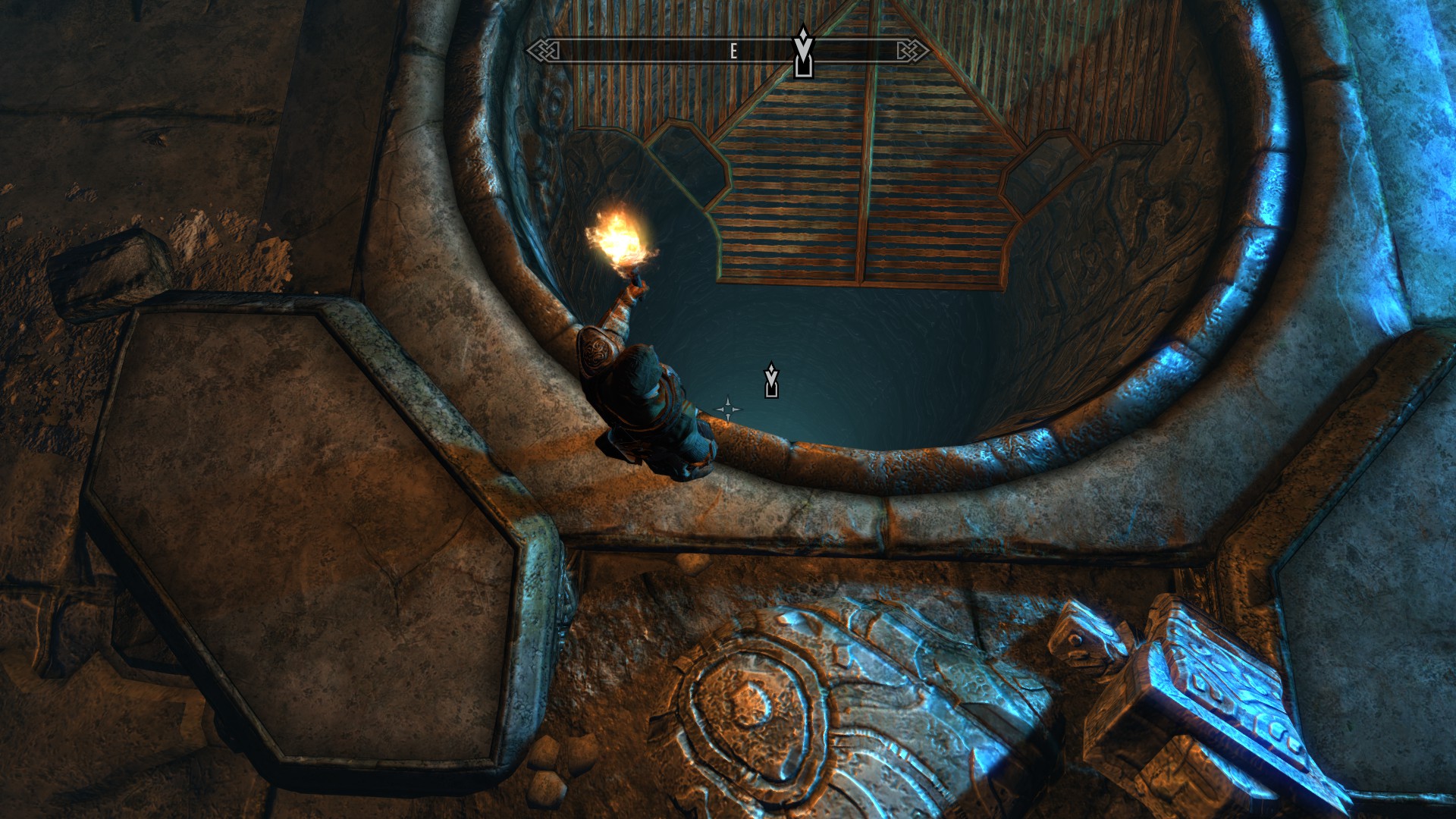Click the quest marker on the compass bar
1456x819 pixels.
click(x=802, y=53)
